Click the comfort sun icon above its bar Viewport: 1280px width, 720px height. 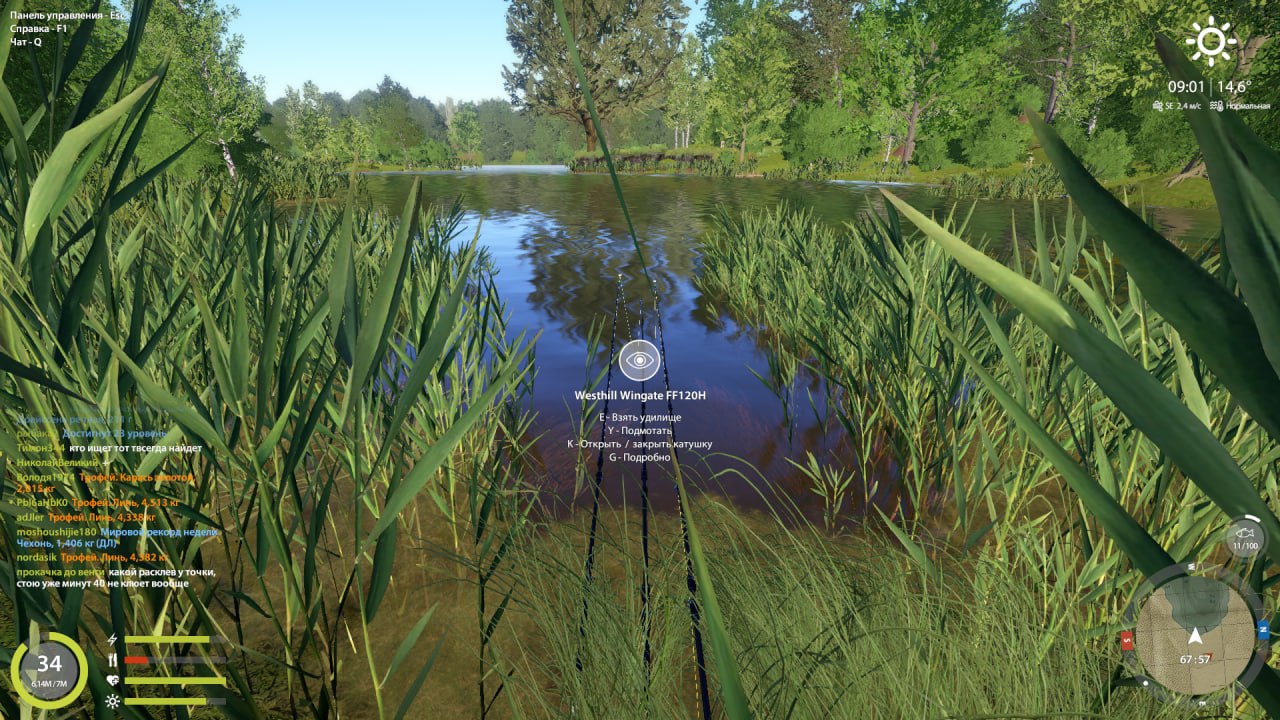coord(112,701)
